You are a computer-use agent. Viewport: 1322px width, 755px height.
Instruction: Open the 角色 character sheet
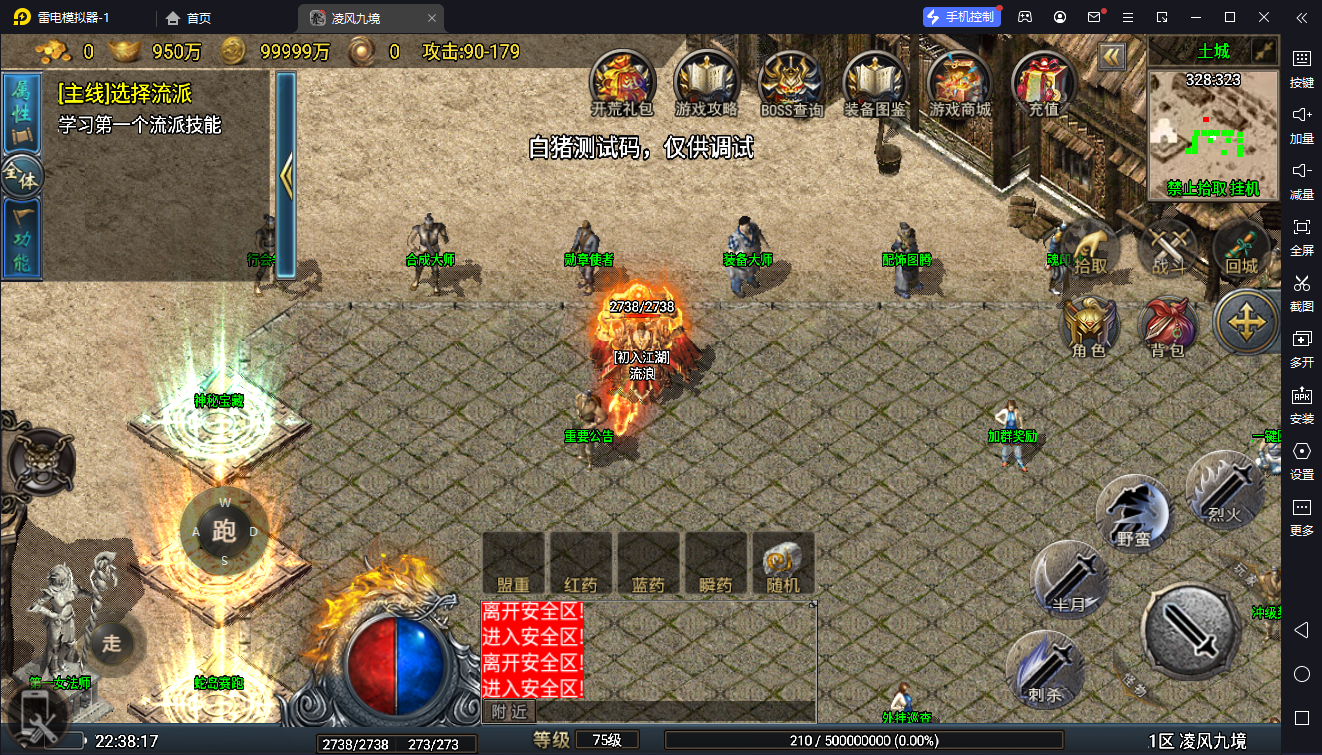1090,326
